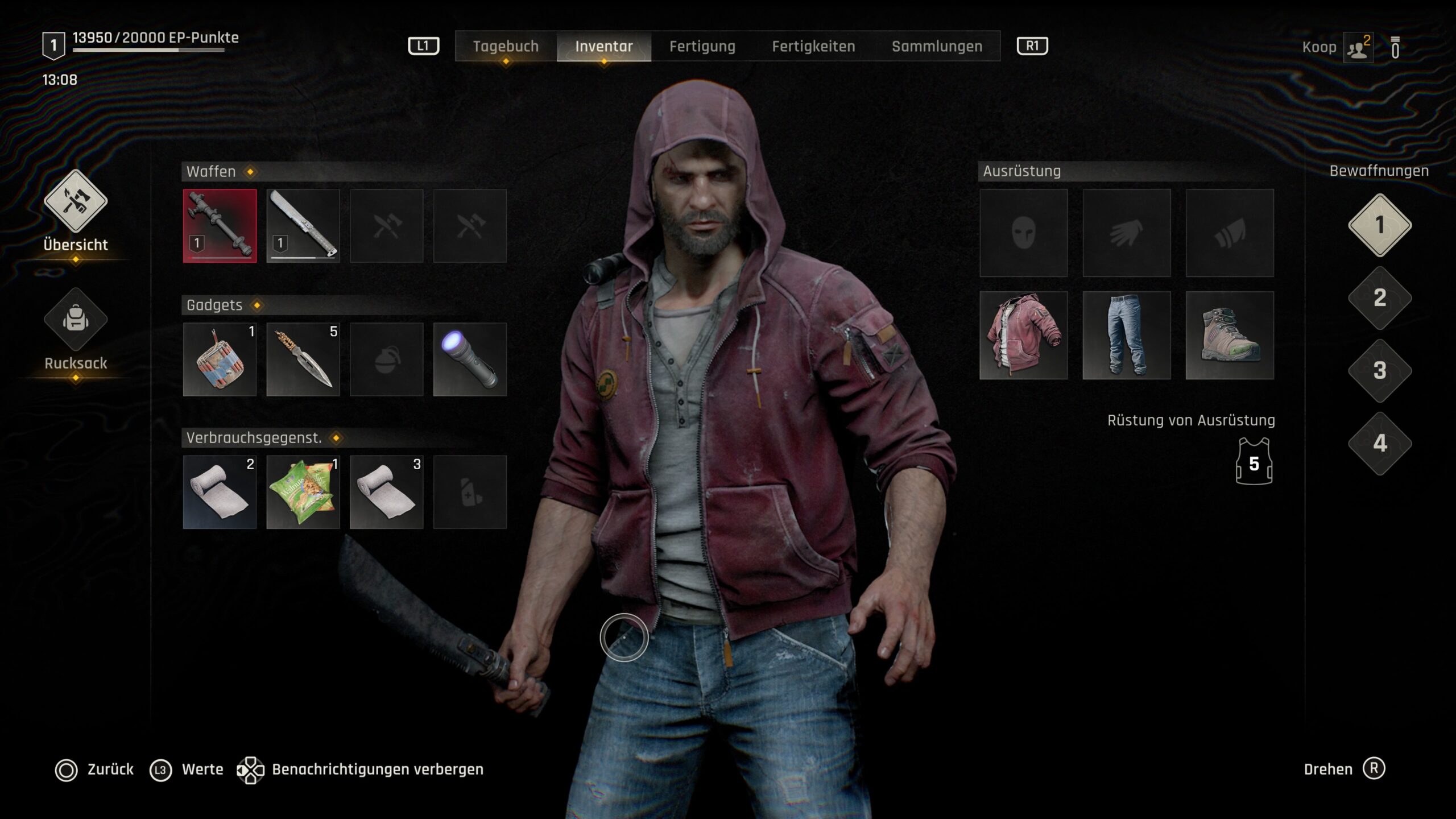Select the walnut snack bag consumable

303,492
